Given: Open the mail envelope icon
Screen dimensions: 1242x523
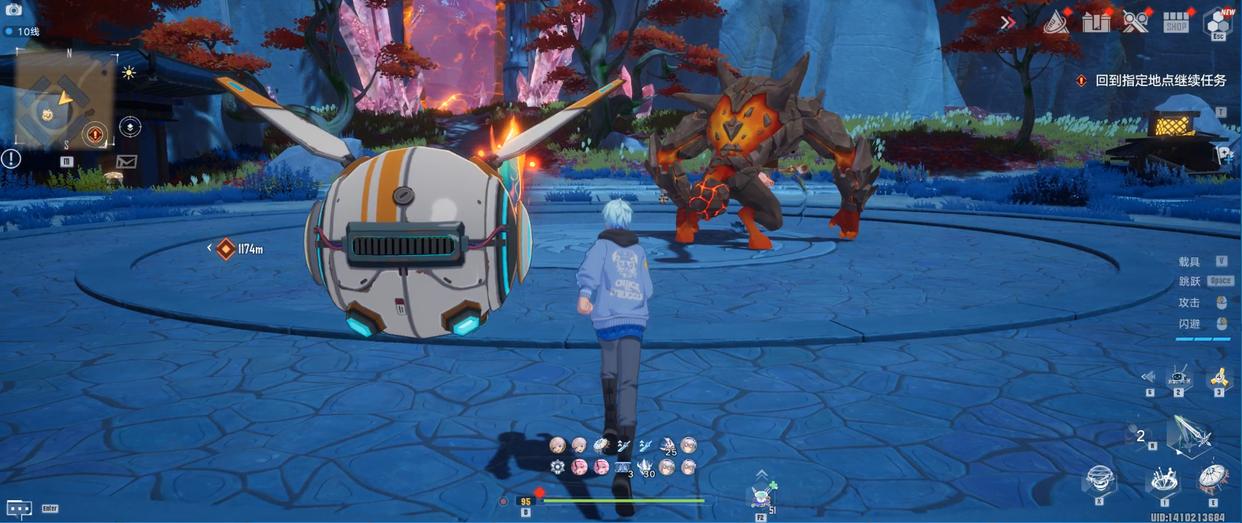Looking at the screenshot, I should coord(126,160).
